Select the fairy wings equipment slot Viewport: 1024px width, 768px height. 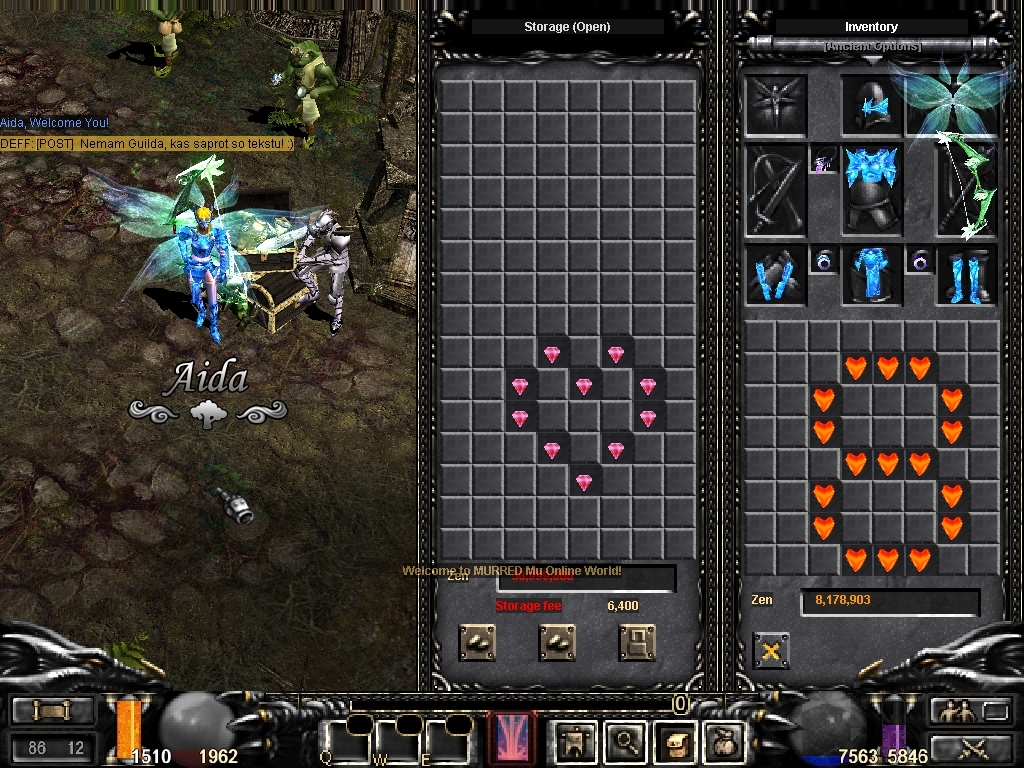click(x=951, y=100)
